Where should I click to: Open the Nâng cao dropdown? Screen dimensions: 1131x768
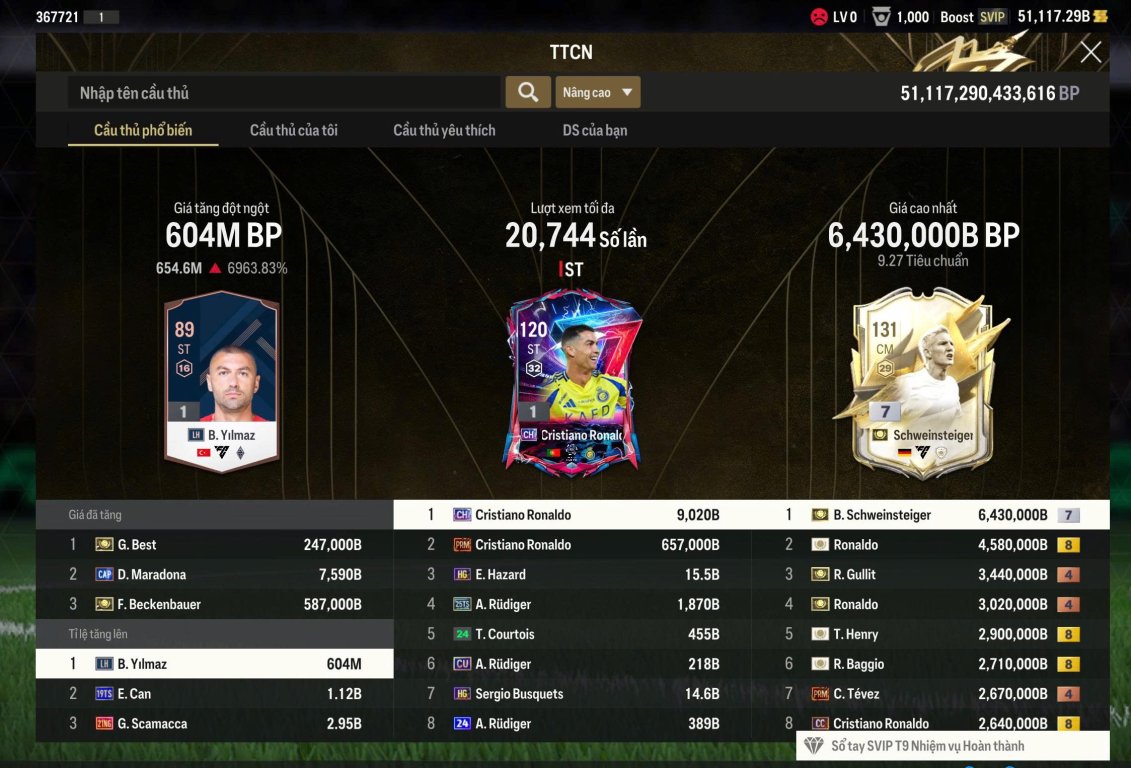click(597, 92)
